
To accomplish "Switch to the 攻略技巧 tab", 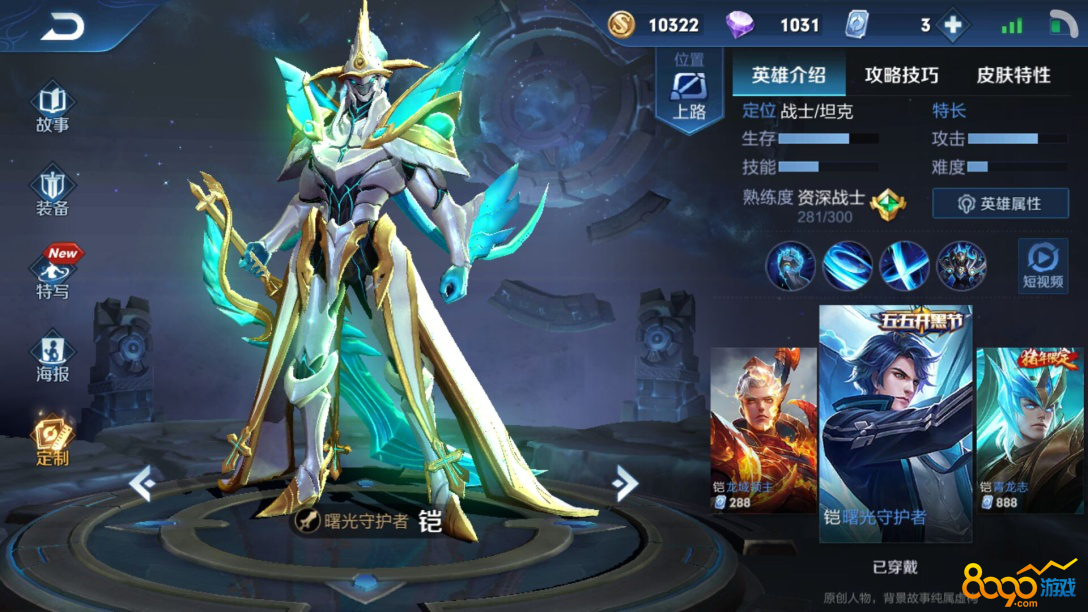I will pos(901,75).
